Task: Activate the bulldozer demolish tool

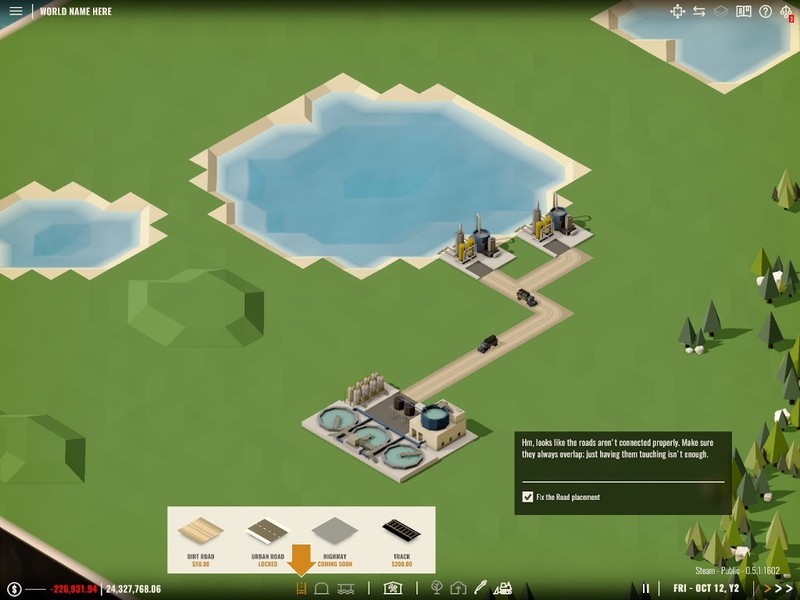Action: pos(505,589)
